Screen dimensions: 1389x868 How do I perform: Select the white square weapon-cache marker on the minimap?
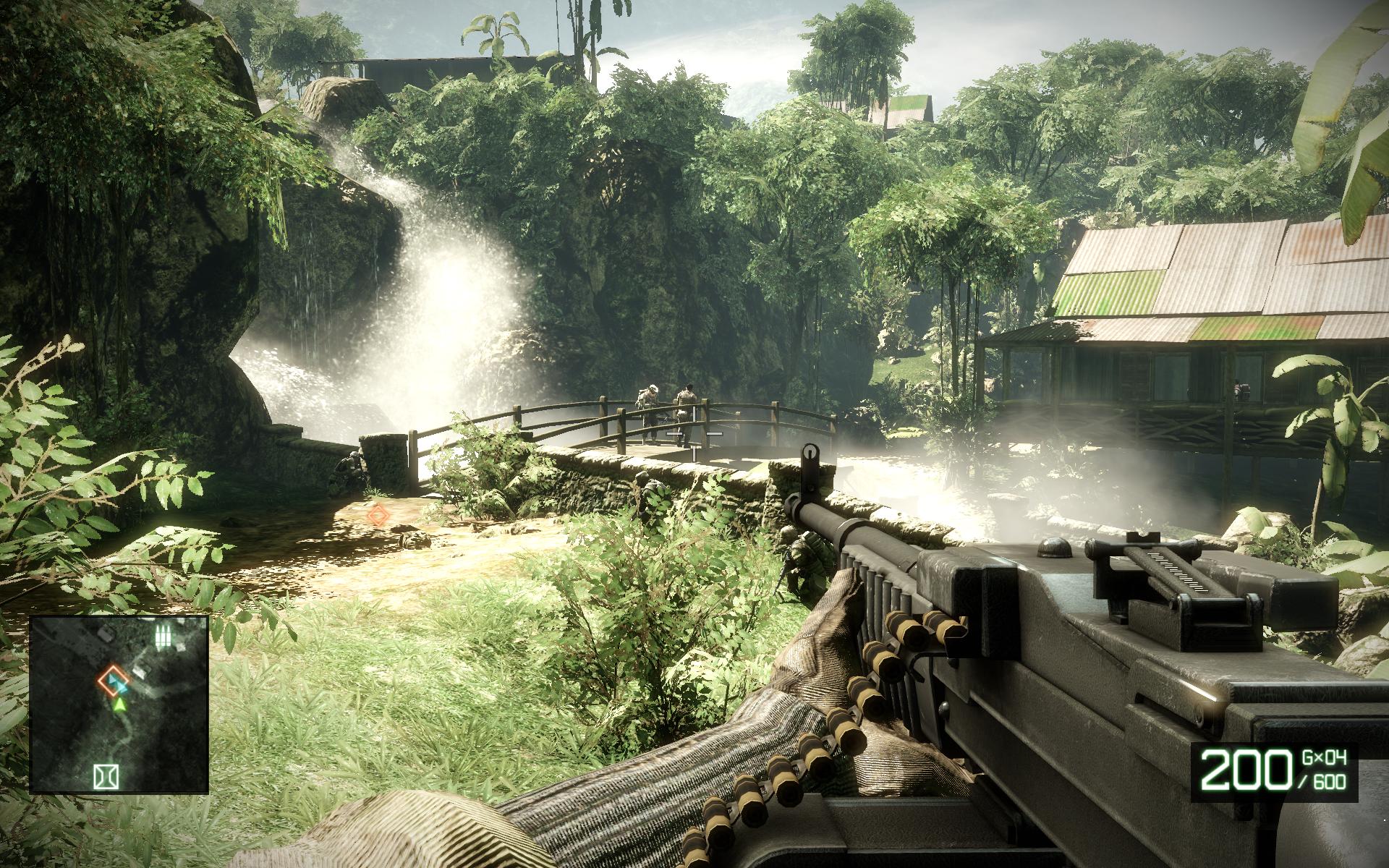pos(106,775)
